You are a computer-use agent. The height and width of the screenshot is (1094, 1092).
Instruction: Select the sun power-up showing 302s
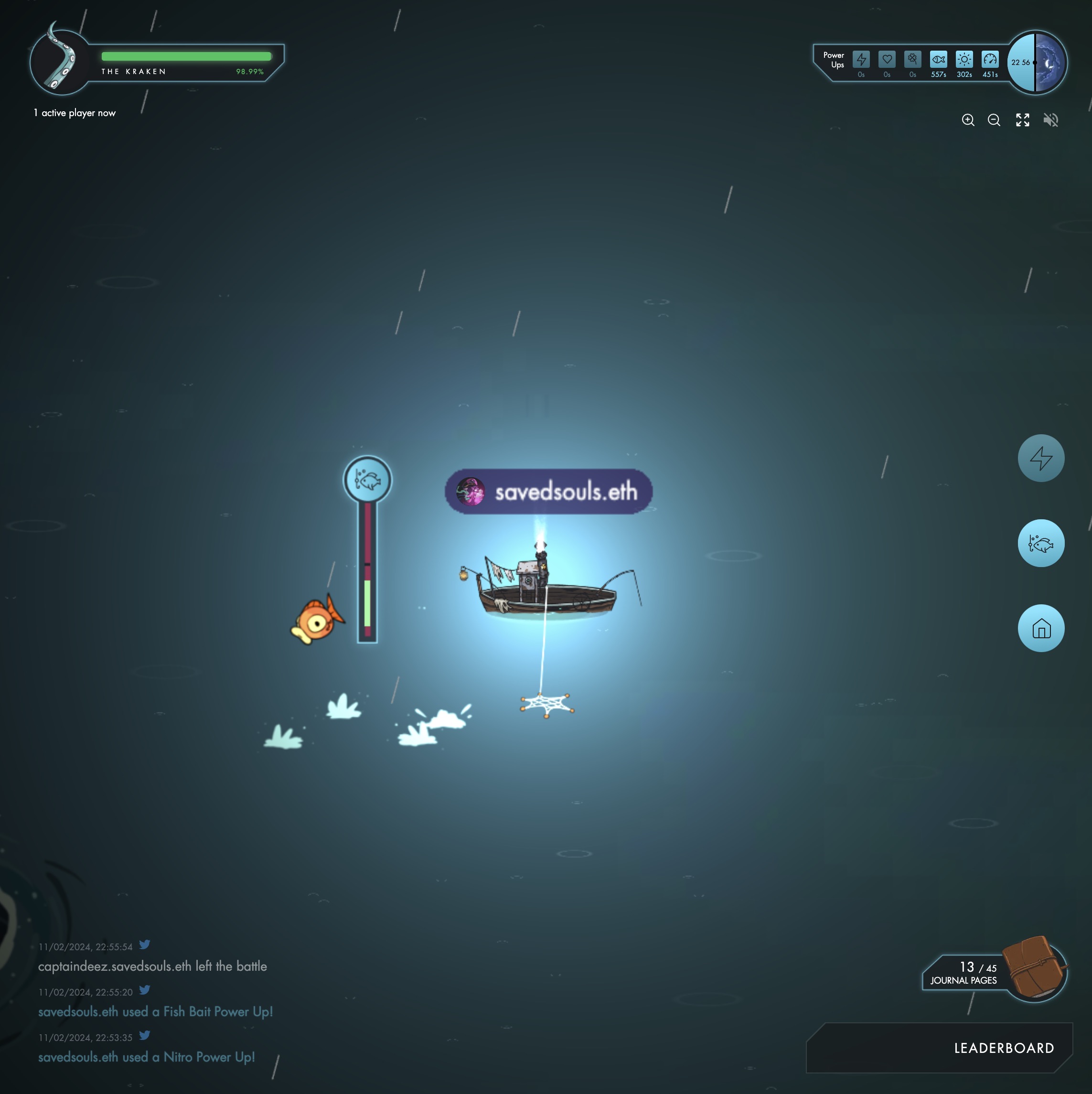click(964, 59)
